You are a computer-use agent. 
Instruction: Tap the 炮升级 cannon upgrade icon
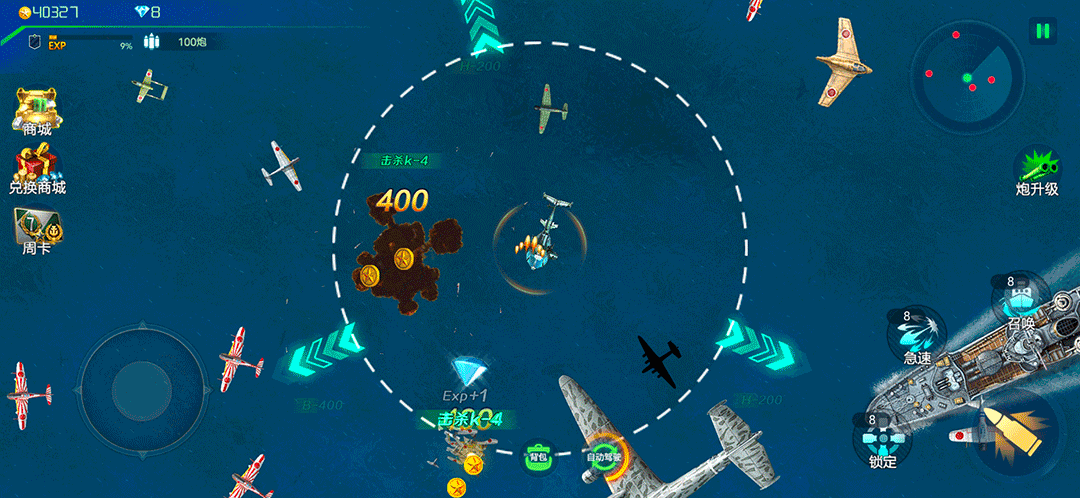tap(1036, 168)
